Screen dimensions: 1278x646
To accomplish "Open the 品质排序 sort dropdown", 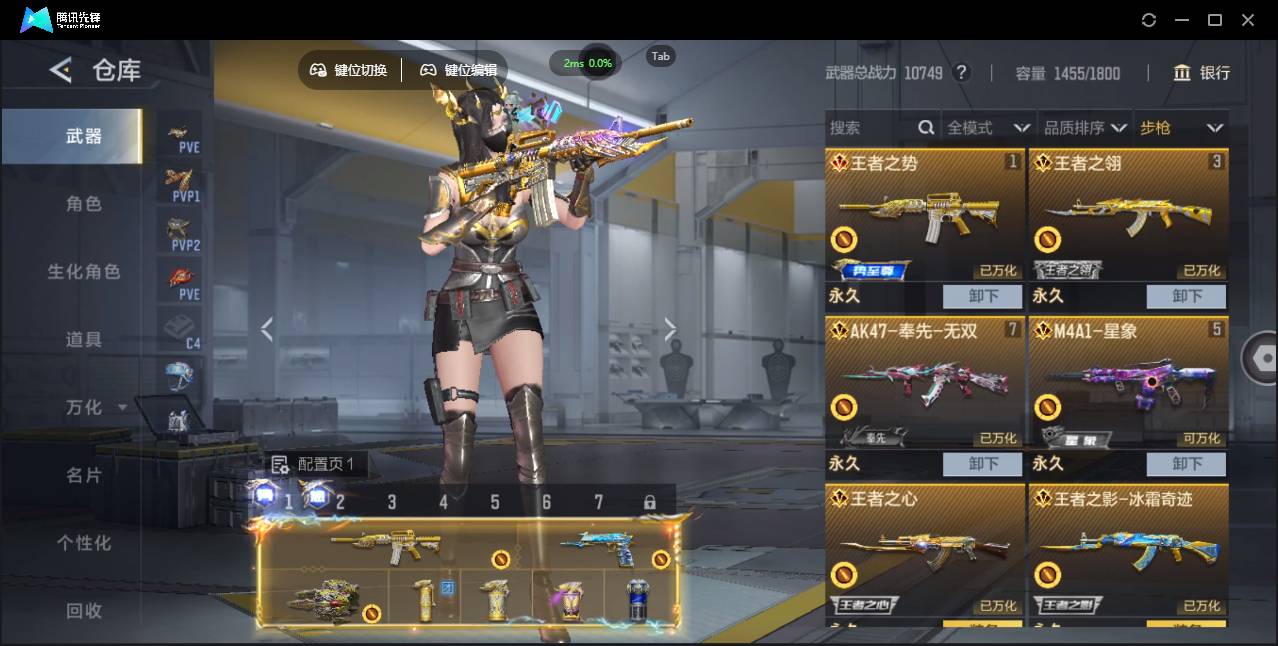I will pyautogui.click(x=1085, y=128).
